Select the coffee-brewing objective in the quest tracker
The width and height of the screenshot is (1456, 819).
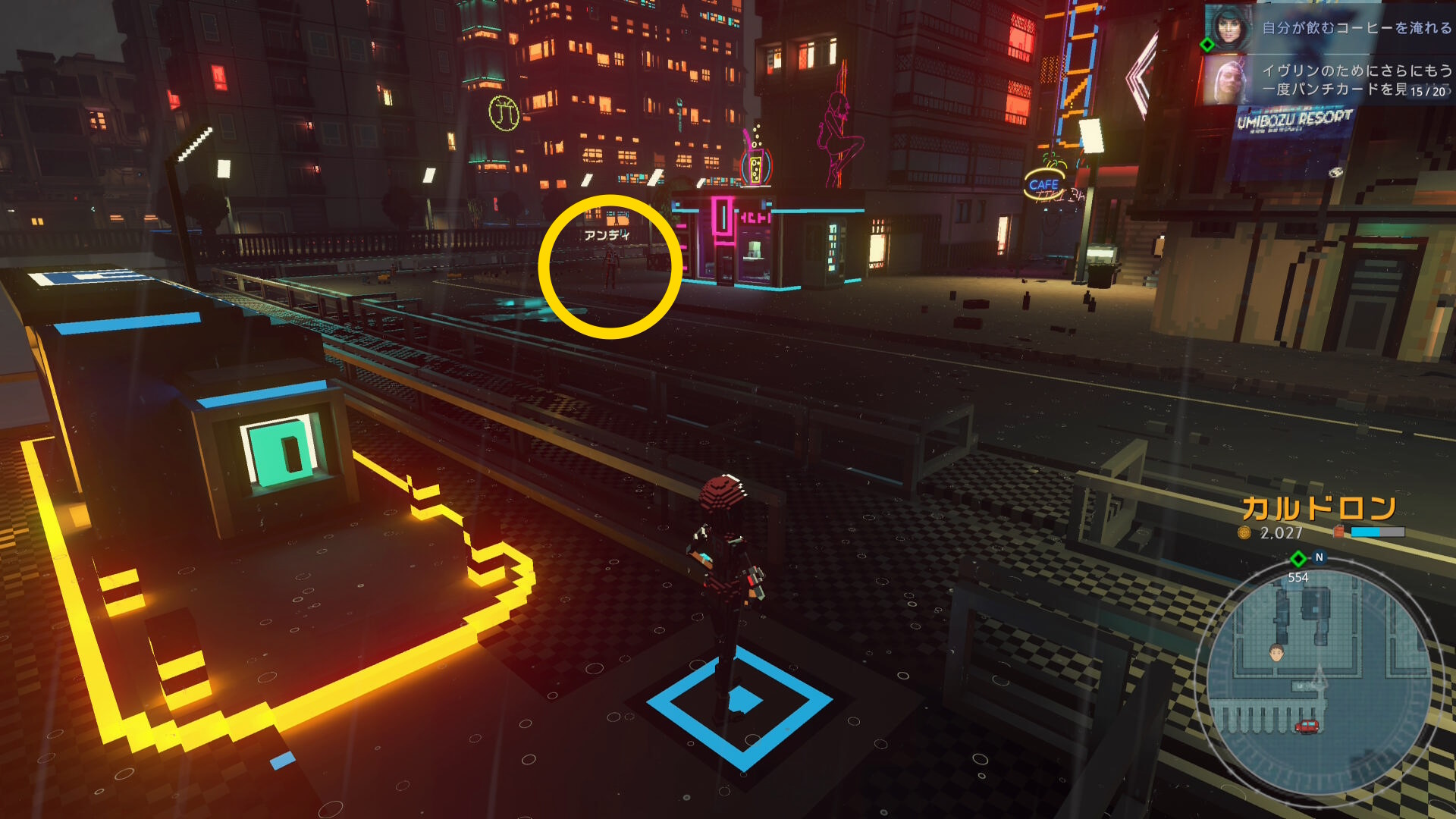(x=1356, y=28)
